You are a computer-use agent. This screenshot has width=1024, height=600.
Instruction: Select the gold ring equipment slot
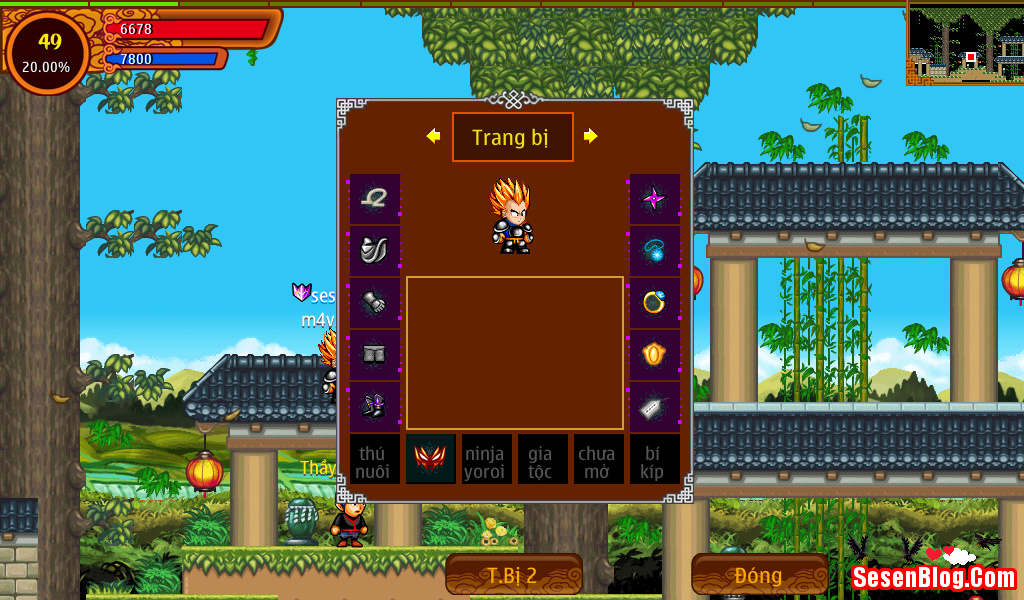tap(655, 302)
